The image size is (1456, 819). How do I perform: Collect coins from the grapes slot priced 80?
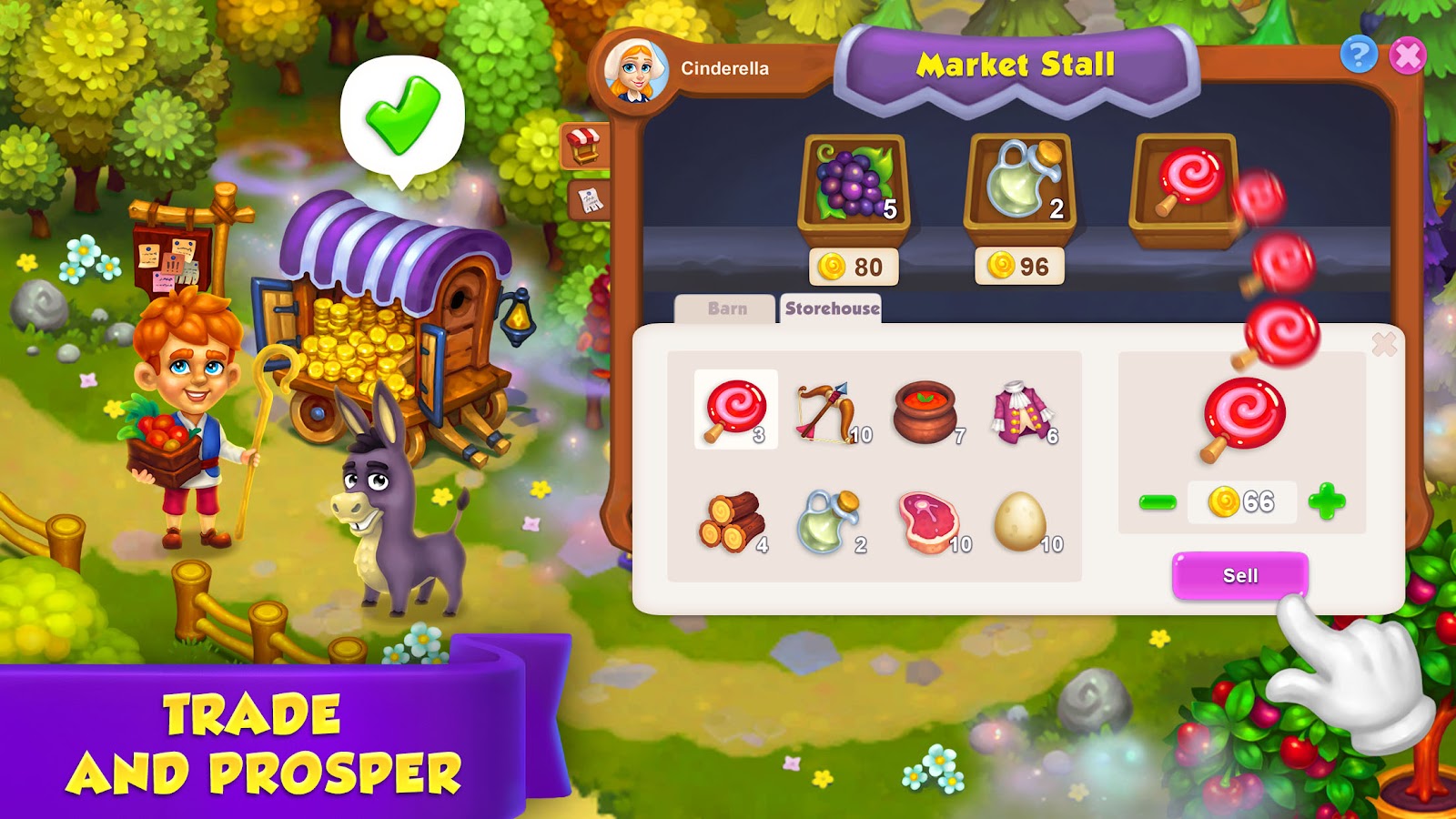point(855,265)
